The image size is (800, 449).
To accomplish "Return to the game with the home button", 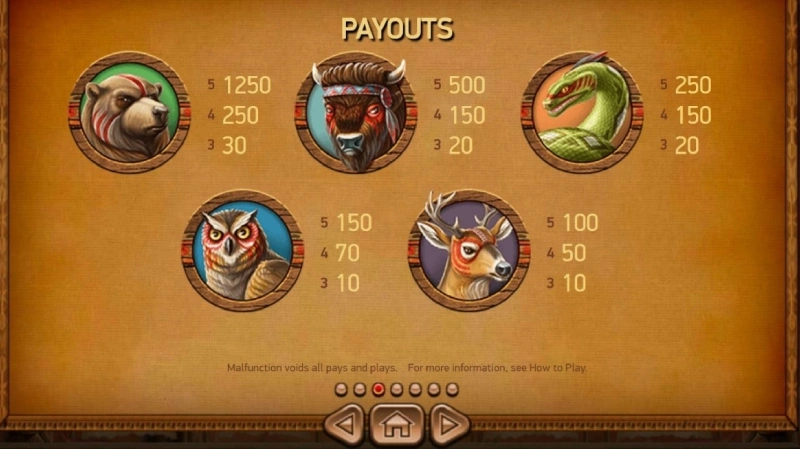I will pos(397,425).
